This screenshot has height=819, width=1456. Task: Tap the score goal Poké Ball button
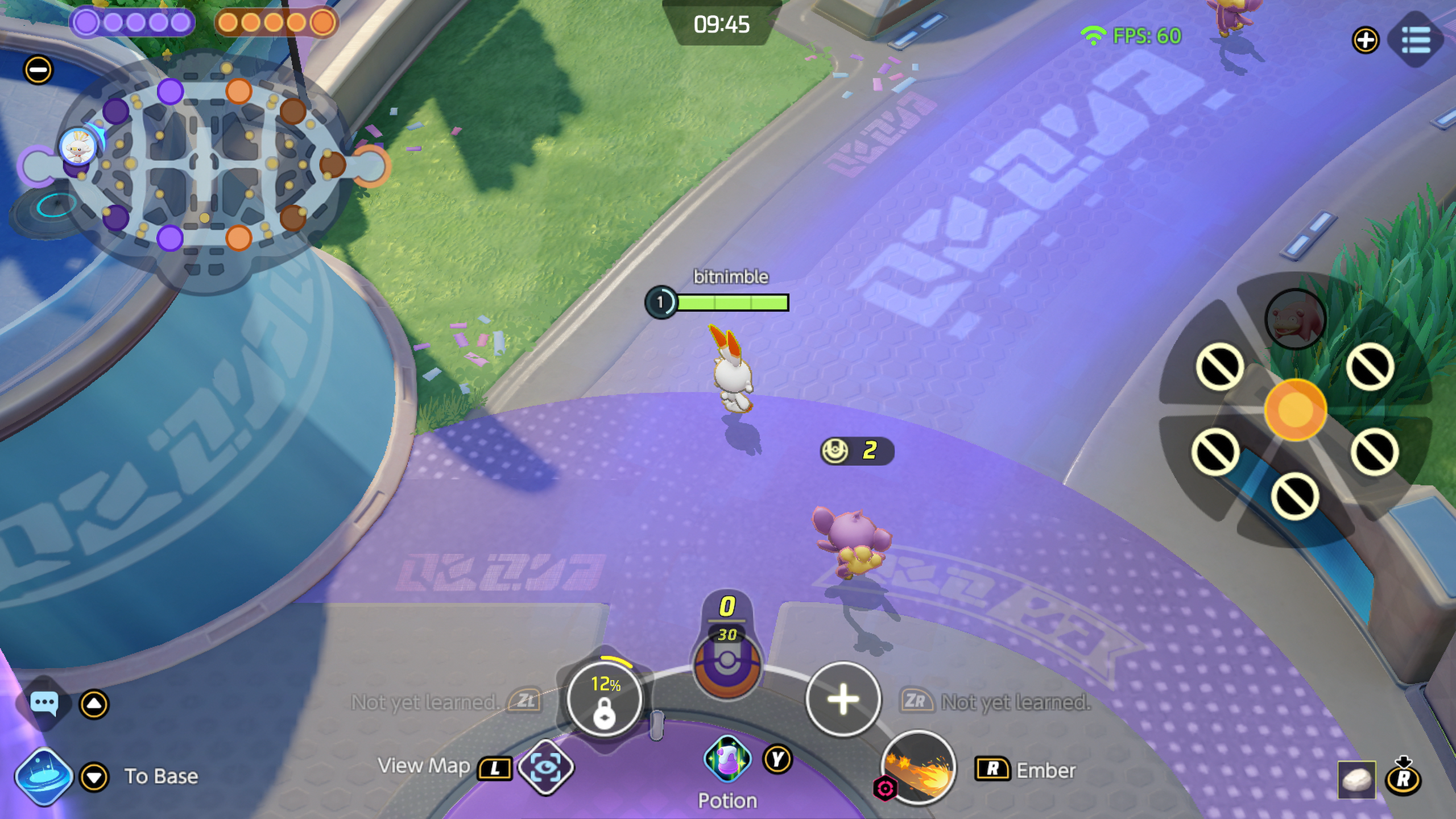(727, 665)
